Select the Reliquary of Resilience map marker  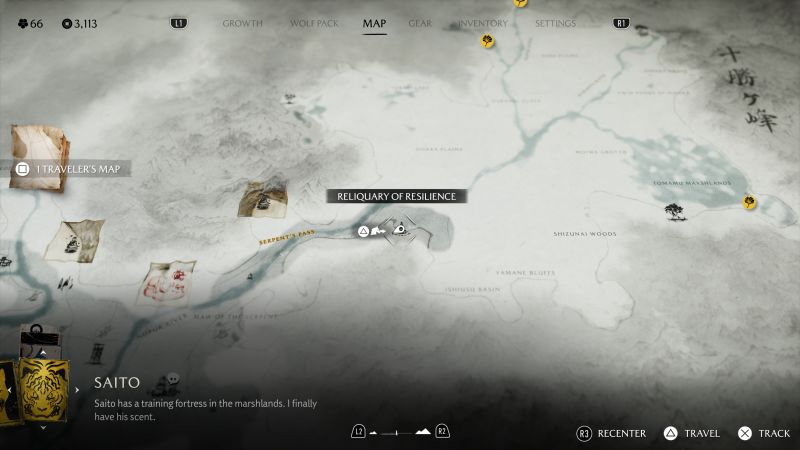pos(399,230)
